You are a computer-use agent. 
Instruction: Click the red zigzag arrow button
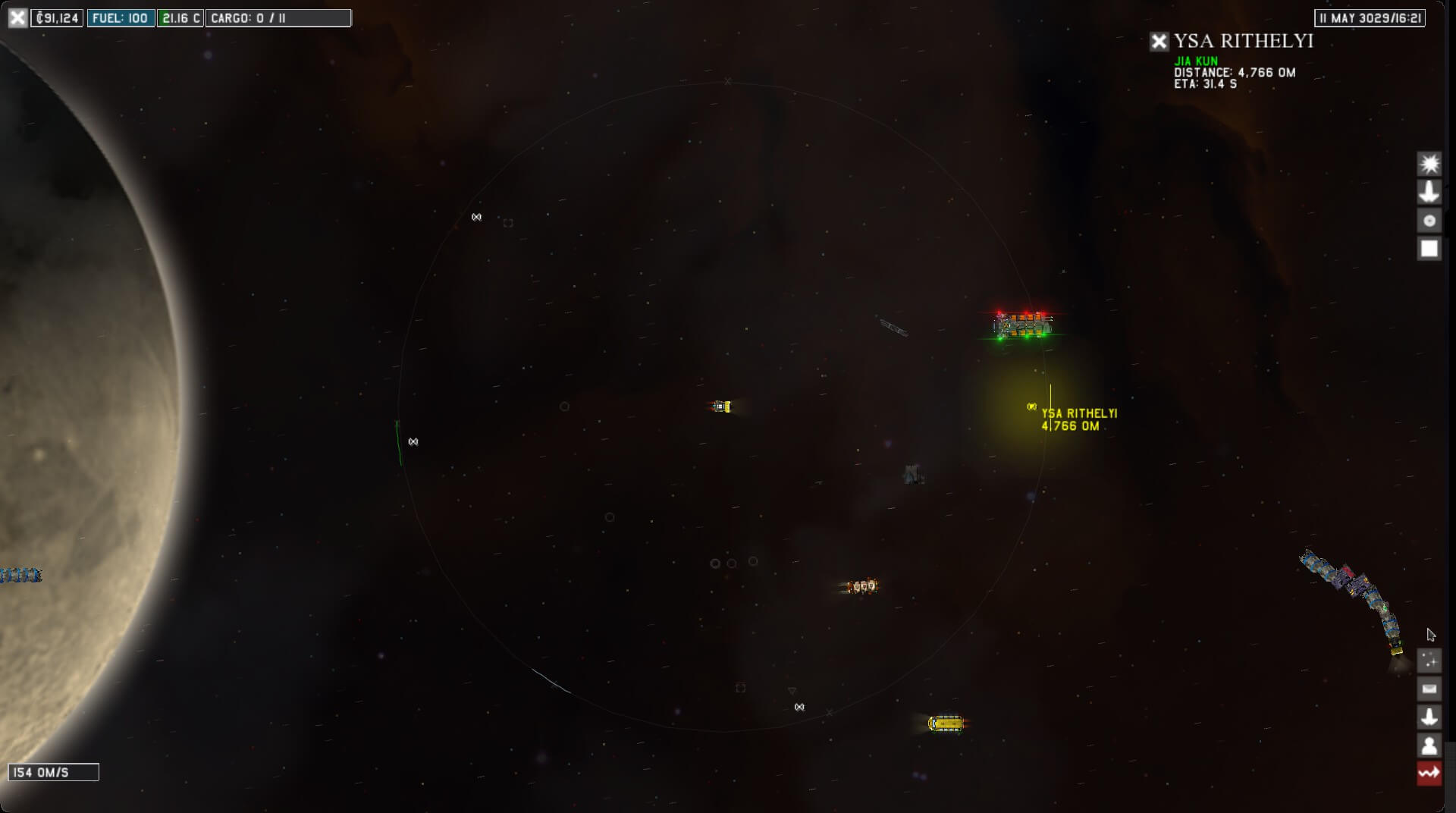1429,774
